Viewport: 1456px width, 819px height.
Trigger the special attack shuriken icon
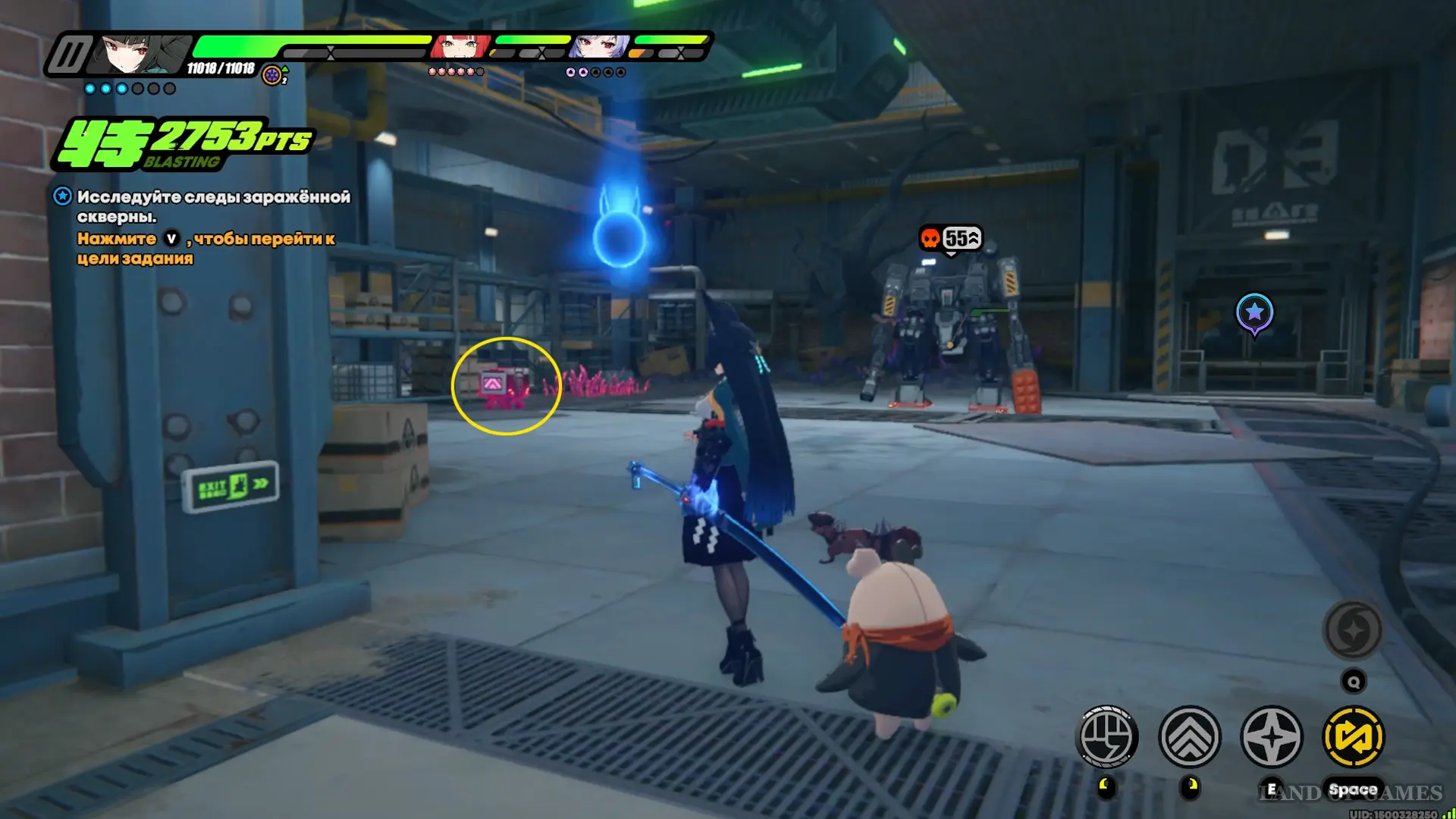[x=1272, y=736]
